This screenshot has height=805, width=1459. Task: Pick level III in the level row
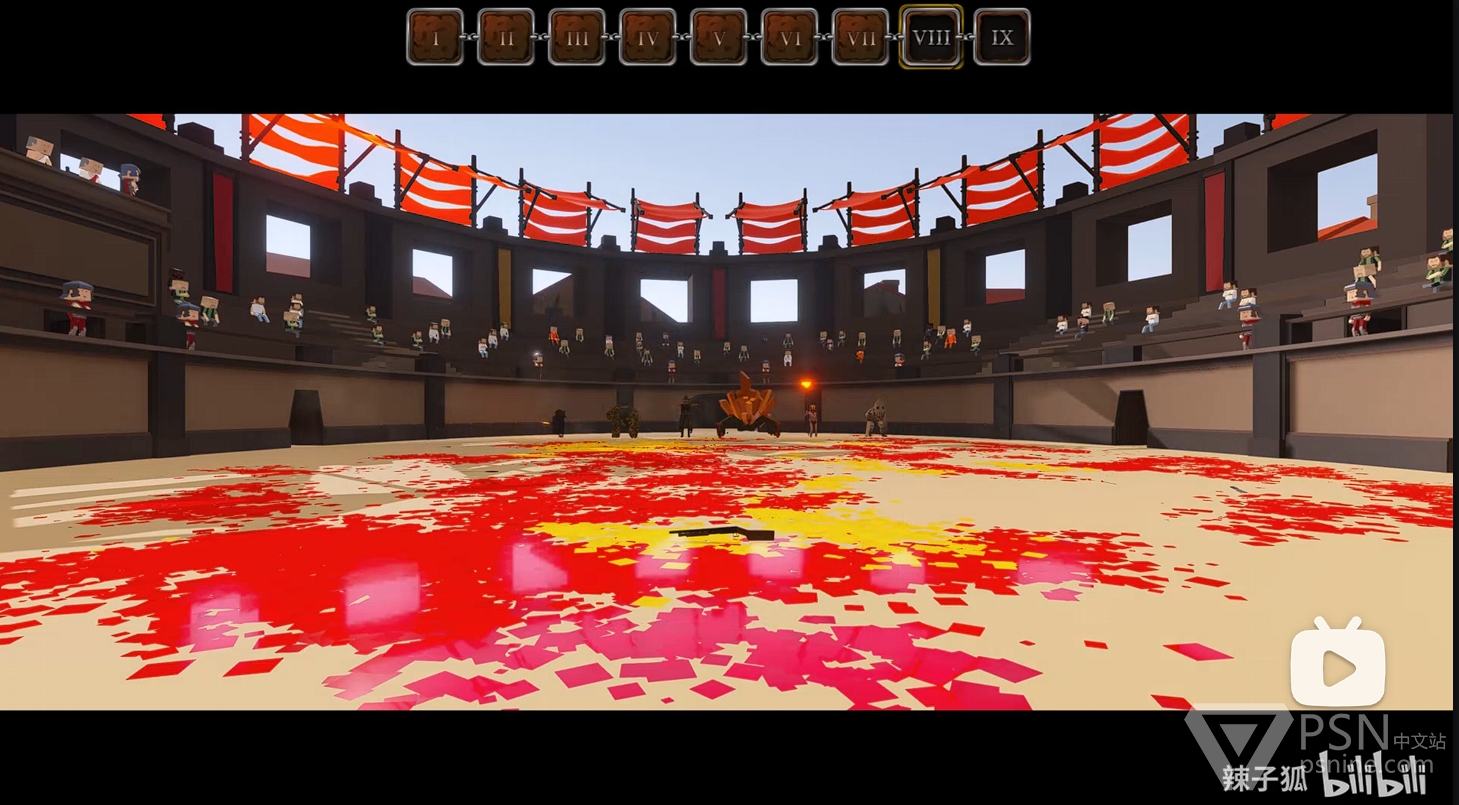[x=577, y=37]
